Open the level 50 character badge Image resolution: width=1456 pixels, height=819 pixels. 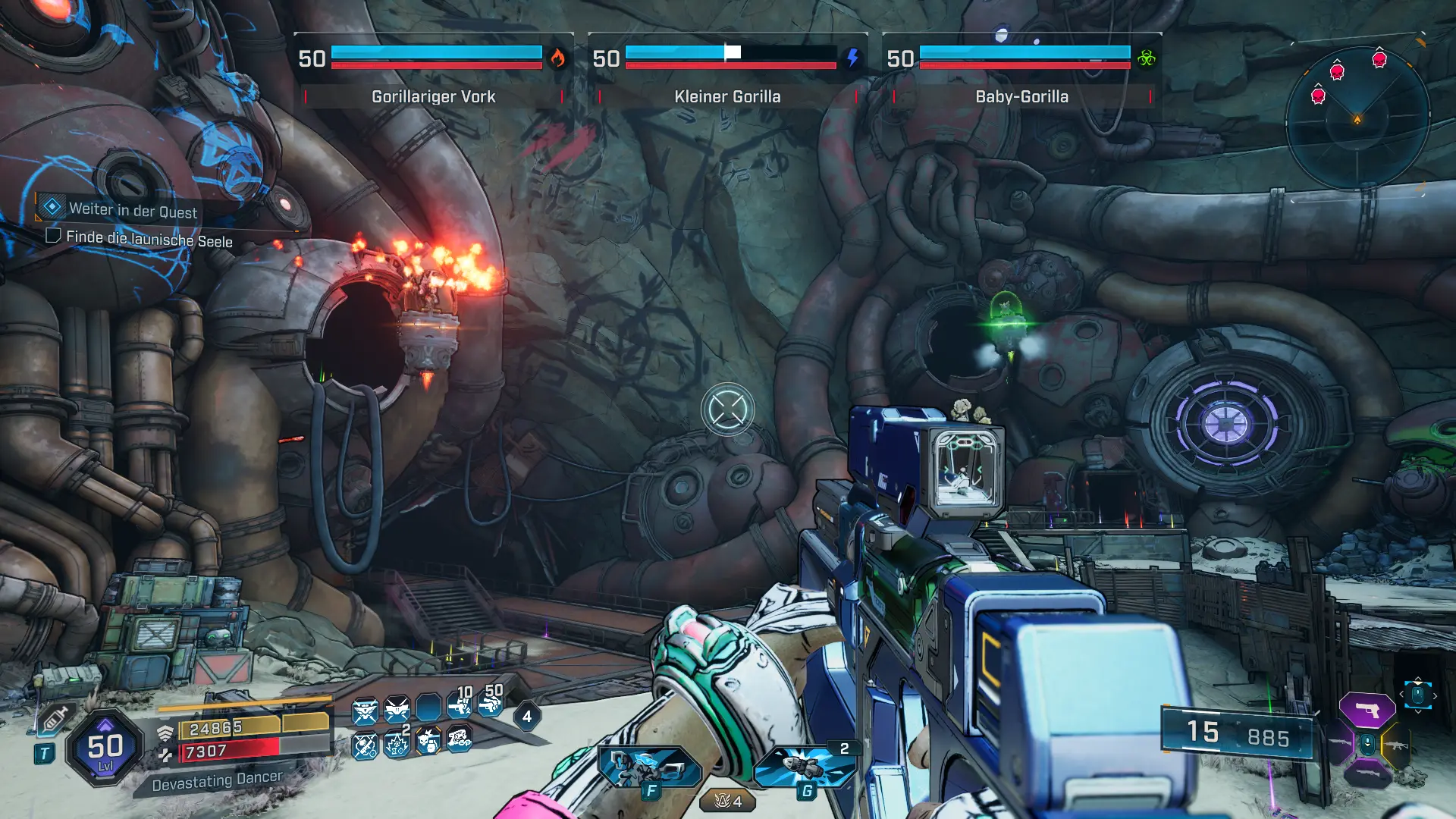tap(105, 748)
